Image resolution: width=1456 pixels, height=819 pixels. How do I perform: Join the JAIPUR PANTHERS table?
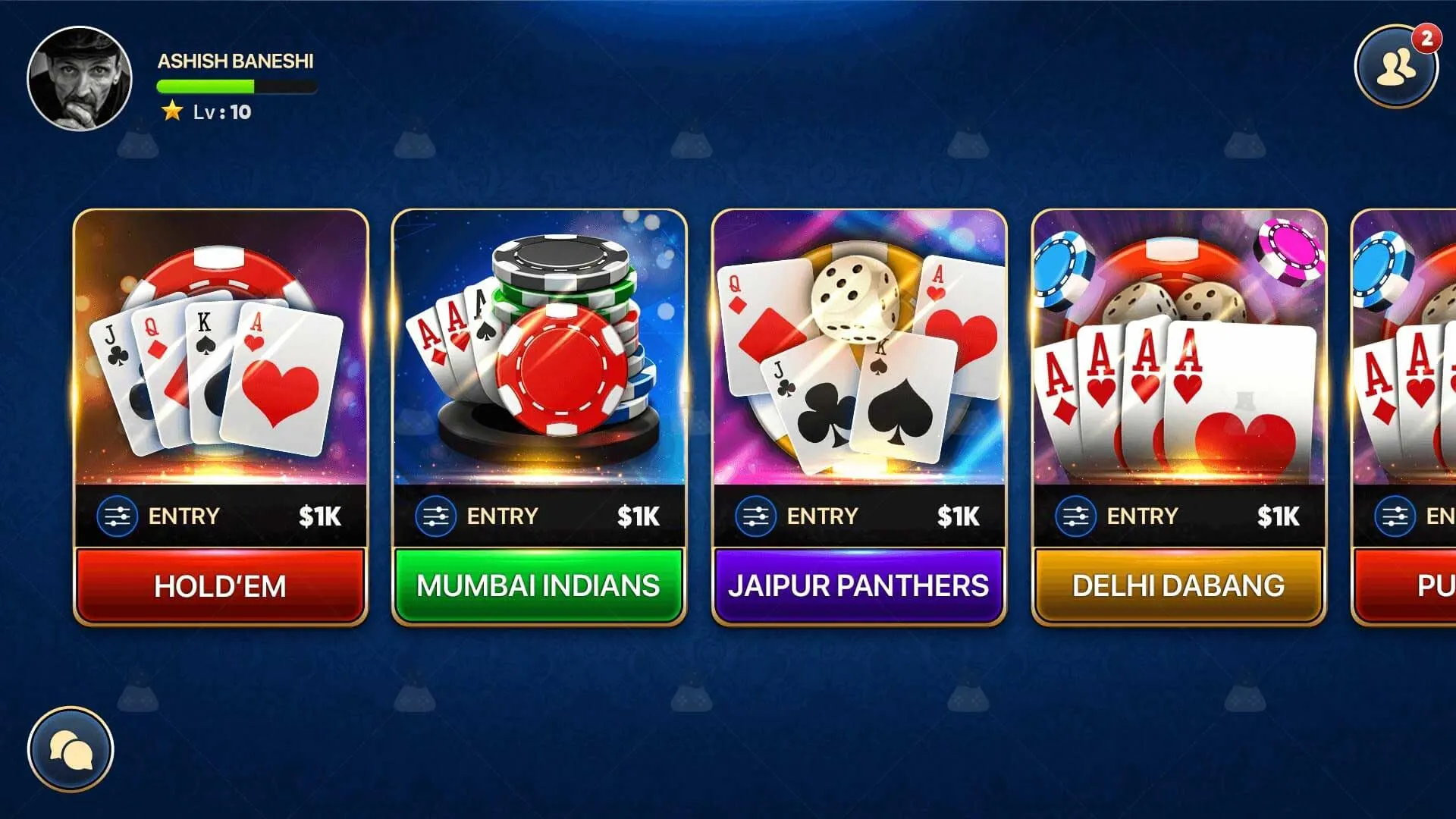859,585
